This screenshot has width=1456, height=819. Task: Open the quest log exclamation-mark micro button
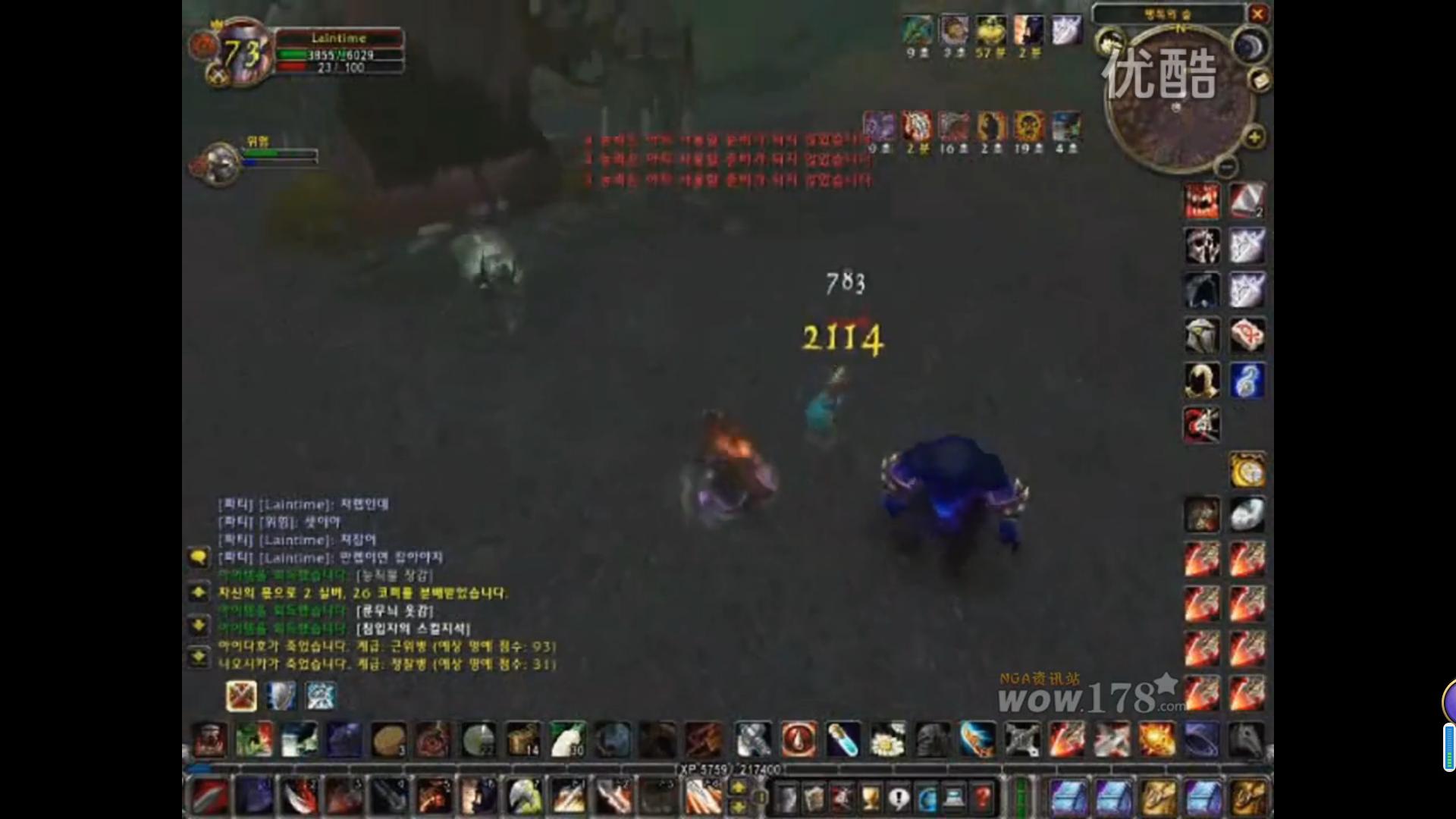(x=898, y=798)
